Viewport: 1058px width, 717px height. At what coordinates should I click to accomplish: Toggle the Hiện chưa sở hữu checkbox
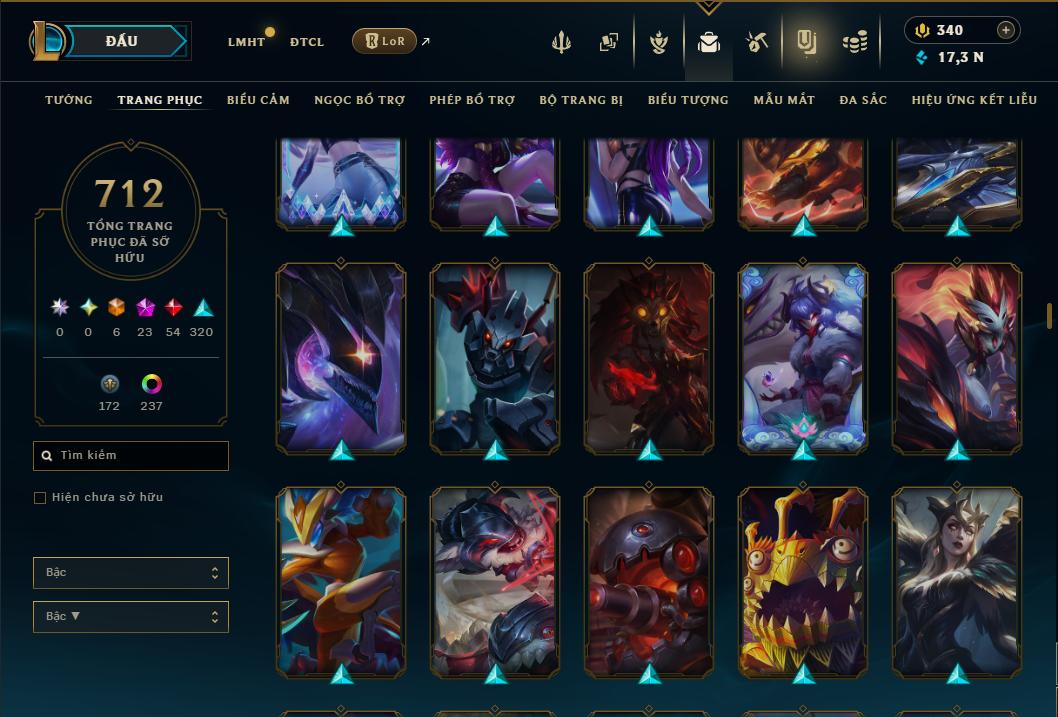(40, 498)
